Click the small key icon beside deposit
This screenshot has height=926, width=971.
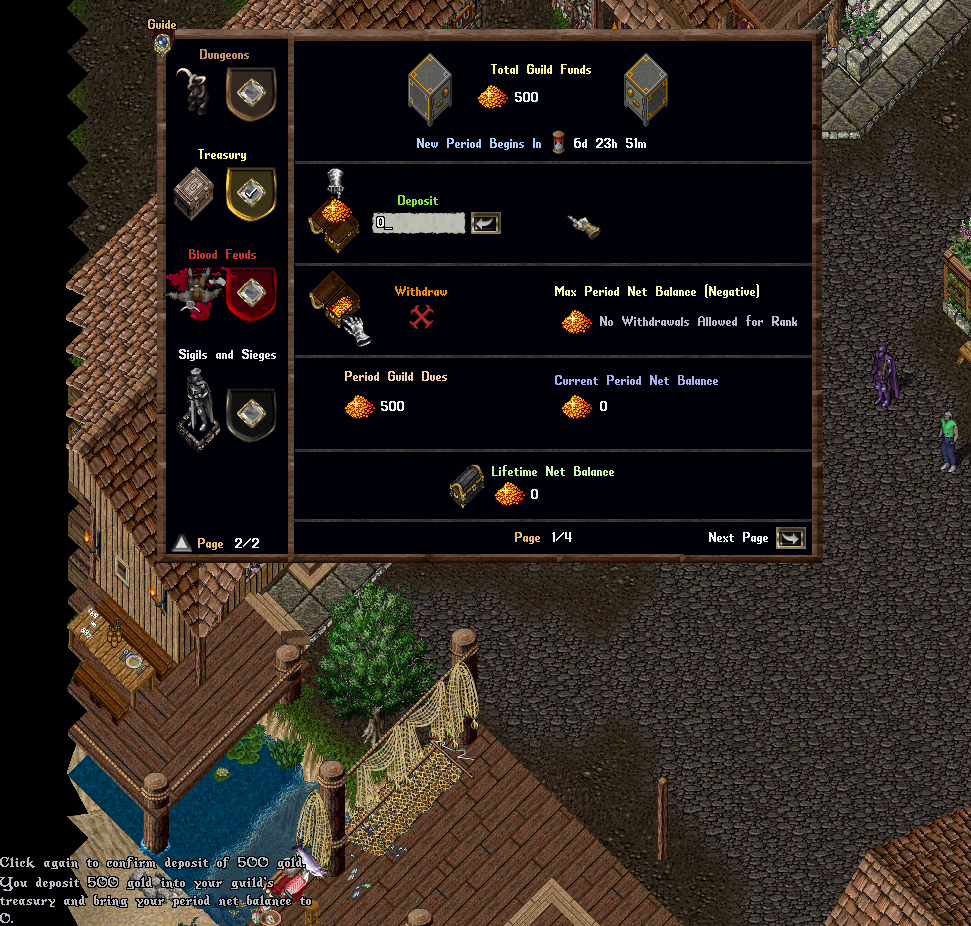584,226
